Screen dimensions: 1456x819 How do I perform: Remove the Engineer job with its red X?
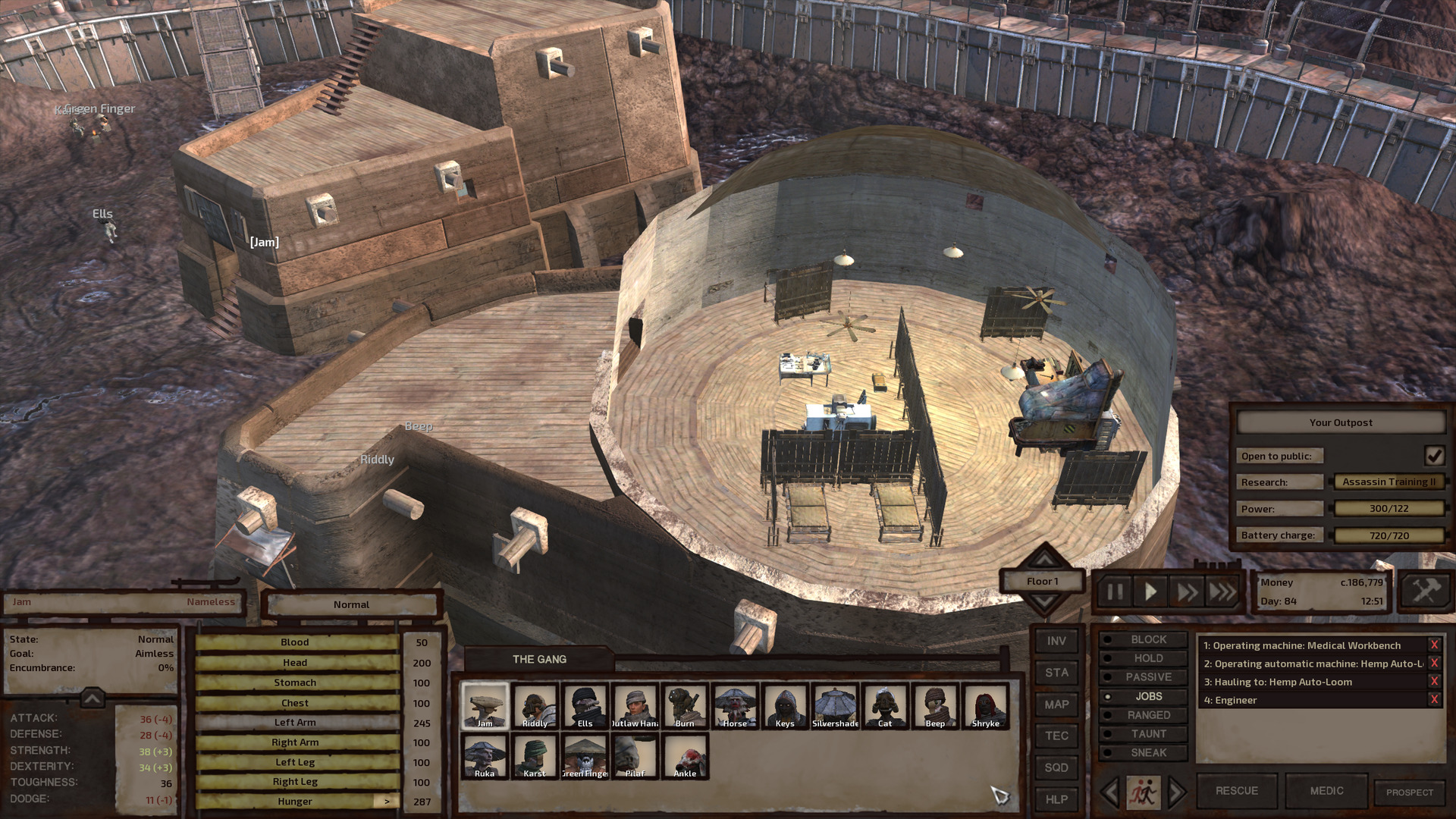coord(1436,699)
